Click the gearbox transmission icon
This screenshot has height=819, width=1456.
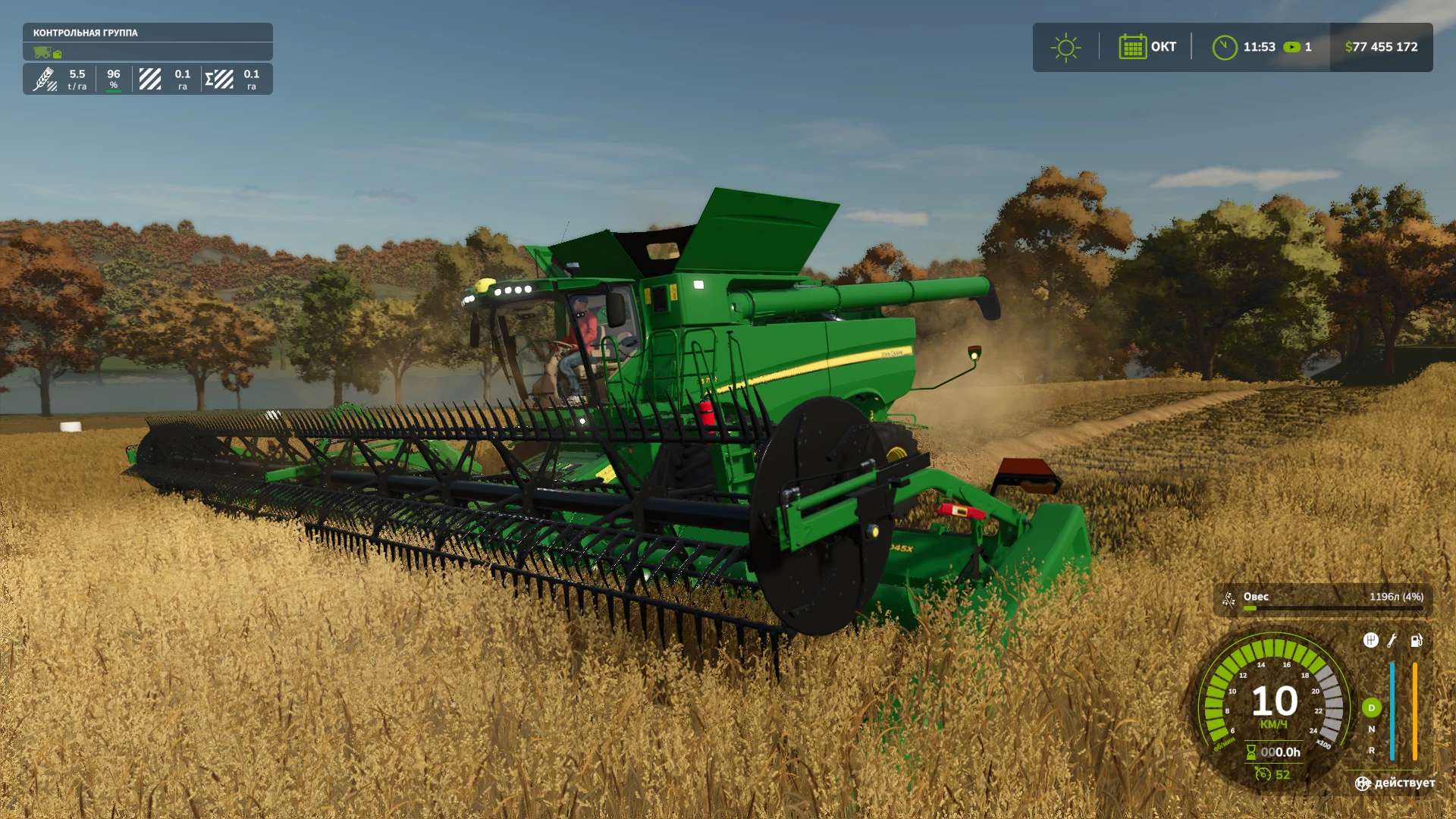(1370, 640)
